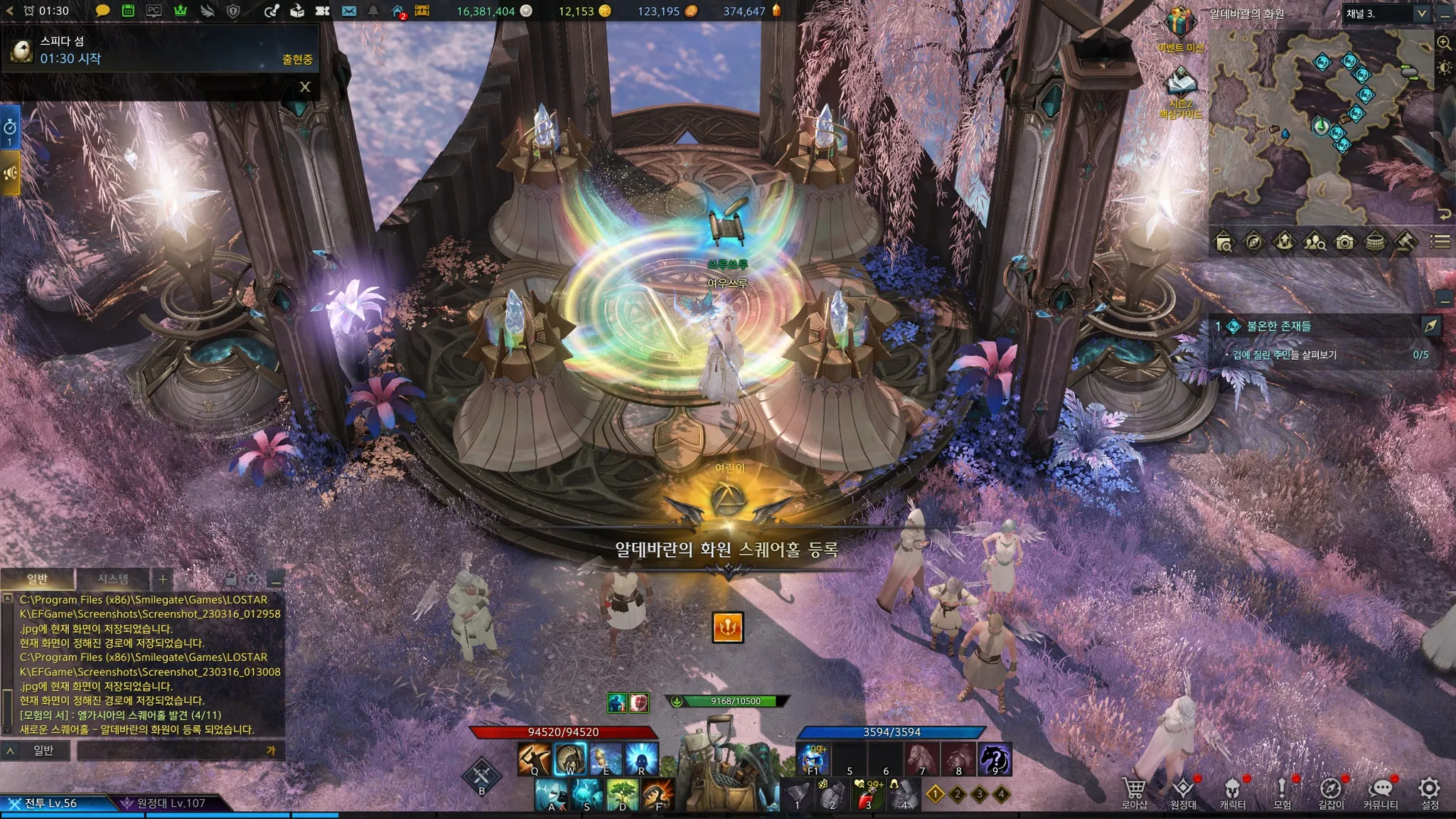Activate the tree skill on the D slot

click(623, 793)
